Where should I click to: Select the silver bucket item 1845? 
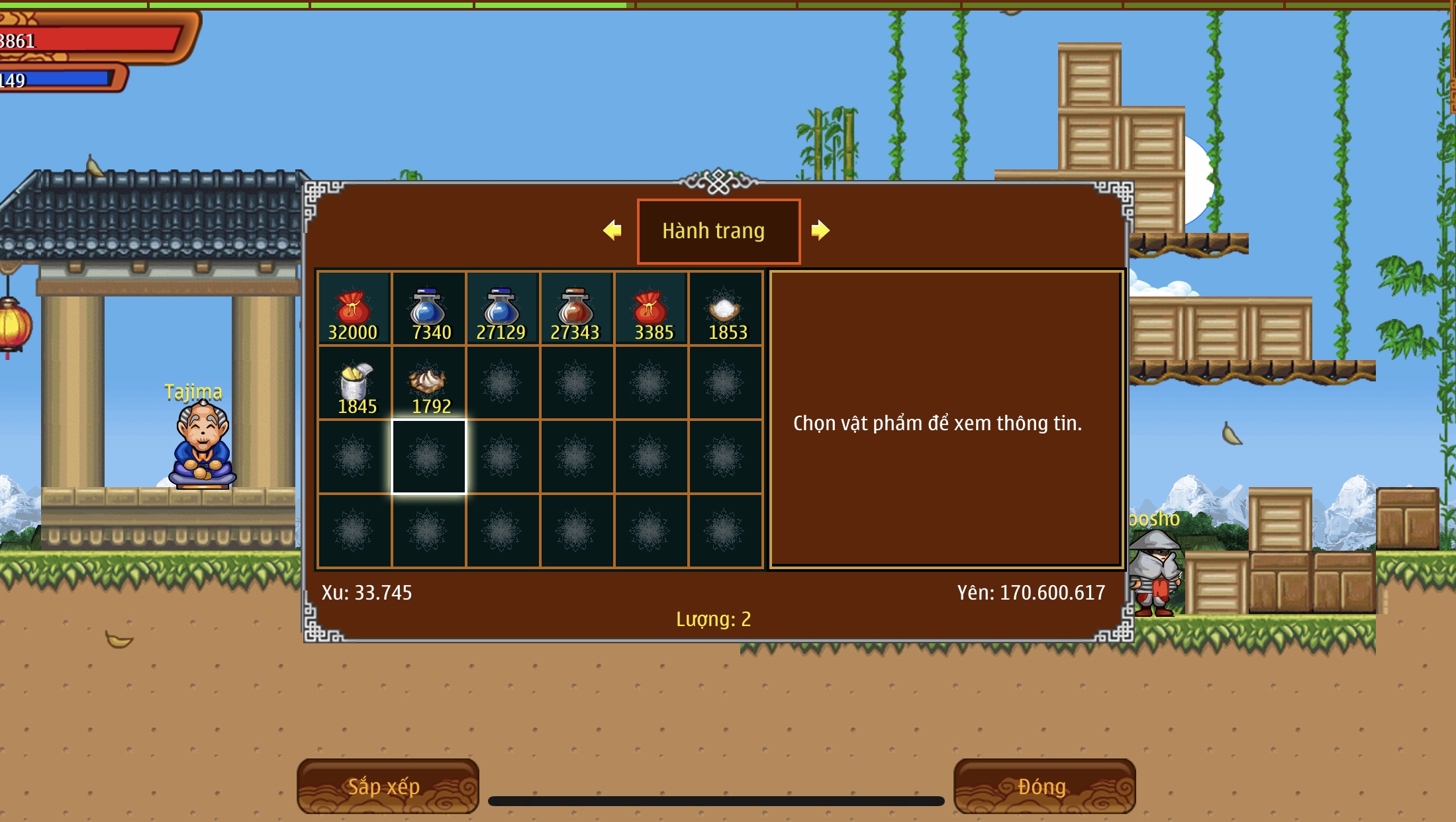(x=355, y=383)
